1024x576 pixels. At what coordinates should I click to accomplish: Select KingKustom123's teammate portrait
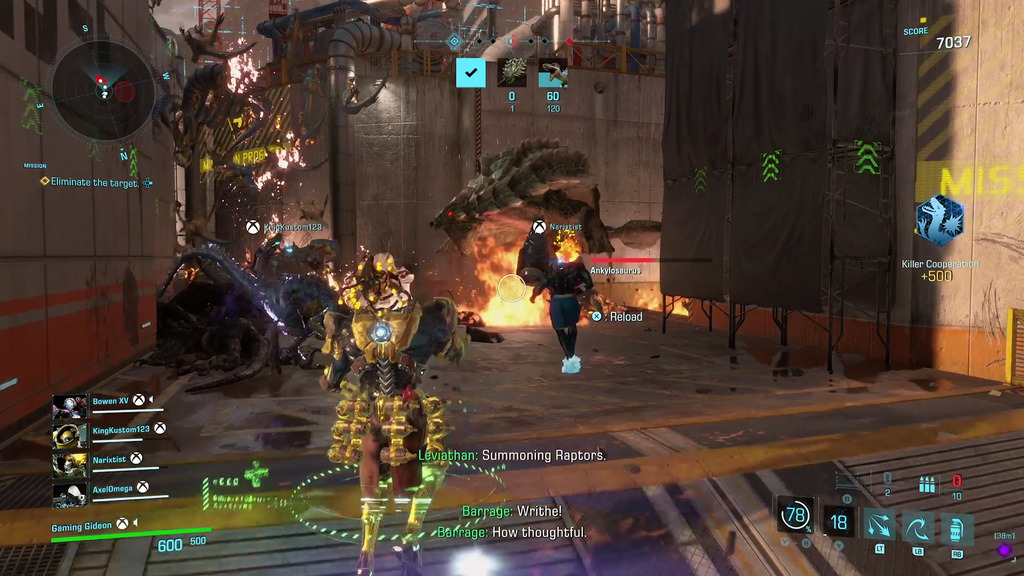[x=70, y=435]
